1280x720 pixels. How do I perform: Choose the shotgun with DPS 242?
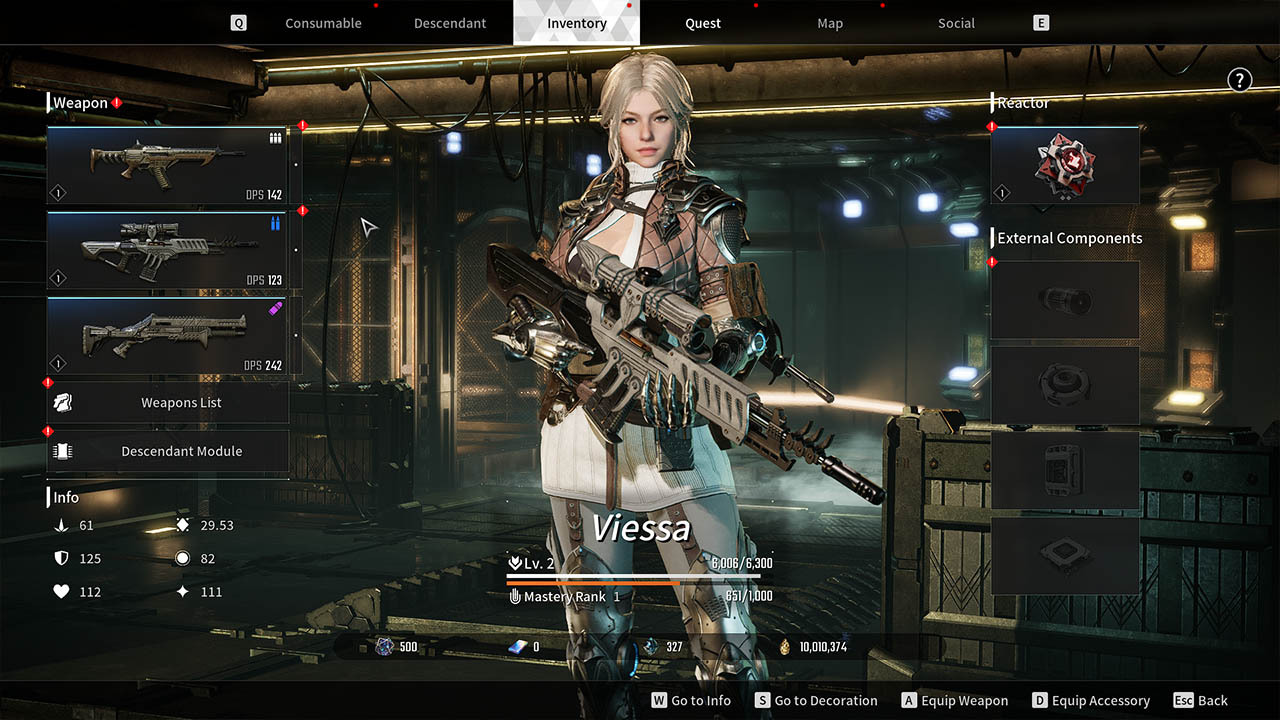coord(167,335)
